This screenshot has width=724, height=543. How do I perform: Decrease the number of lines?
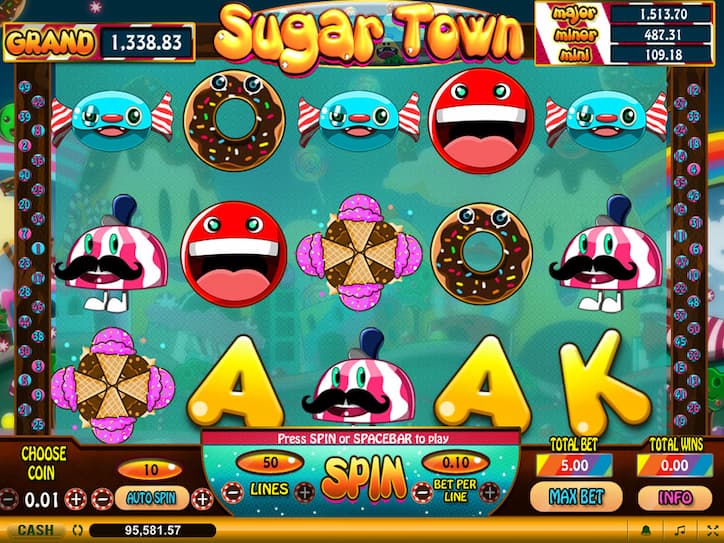click(x=232, y=490)
